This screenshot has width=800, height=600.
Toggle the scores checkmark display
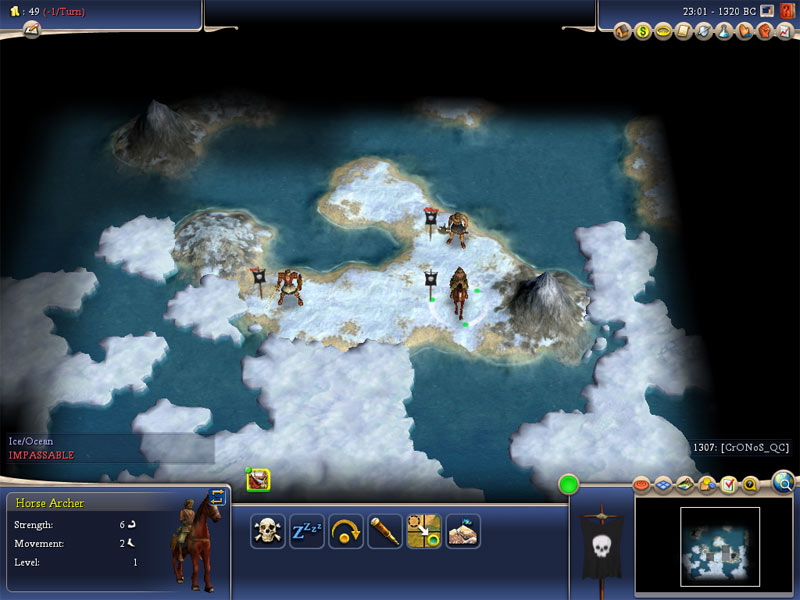728,485
